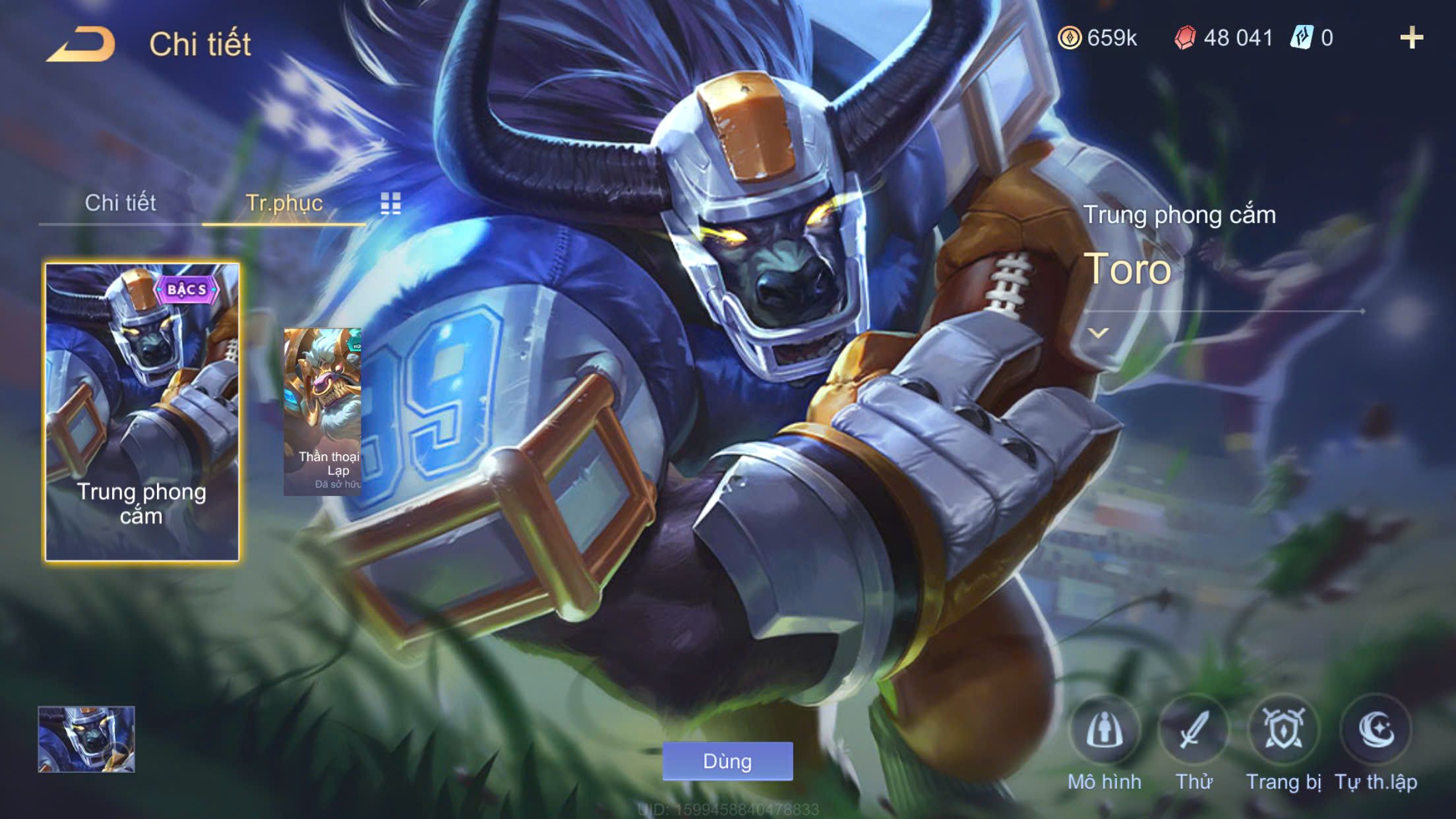Expand the Toro description arrow
1456x819 pixels.
[x=1098, y=333]
